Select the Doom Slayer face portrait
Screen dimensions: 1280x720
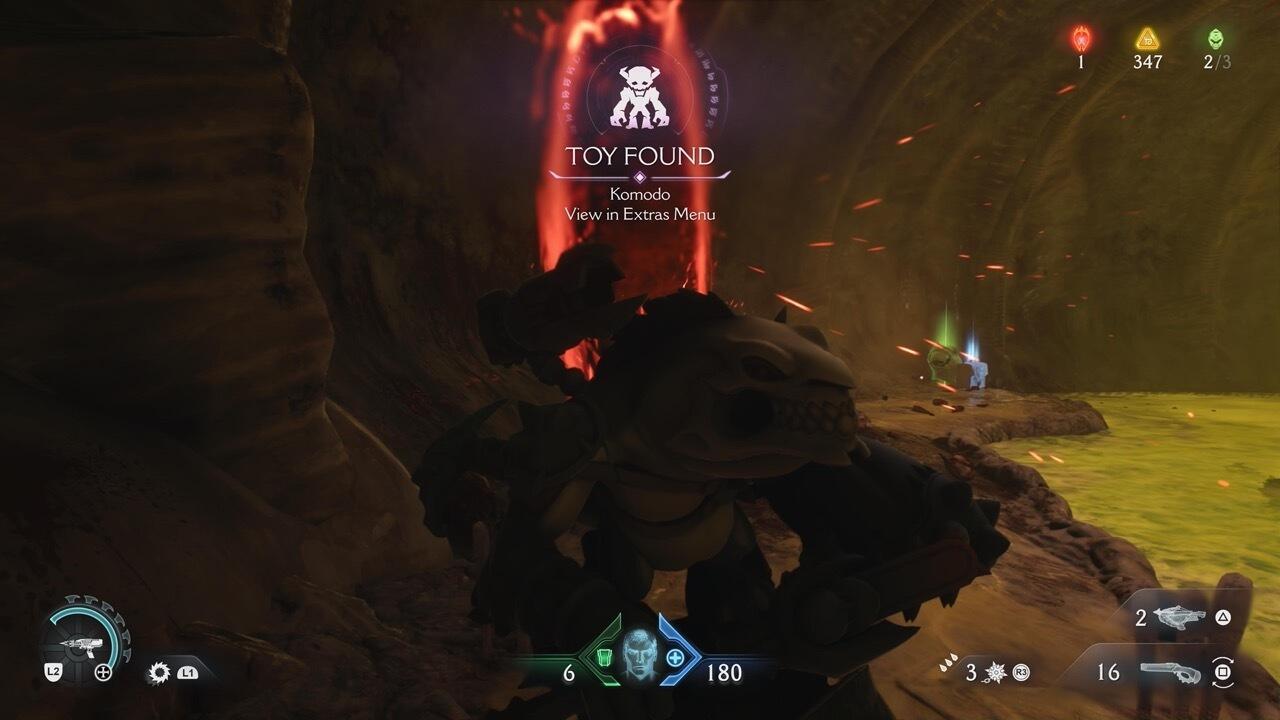(x=639, y=658)
